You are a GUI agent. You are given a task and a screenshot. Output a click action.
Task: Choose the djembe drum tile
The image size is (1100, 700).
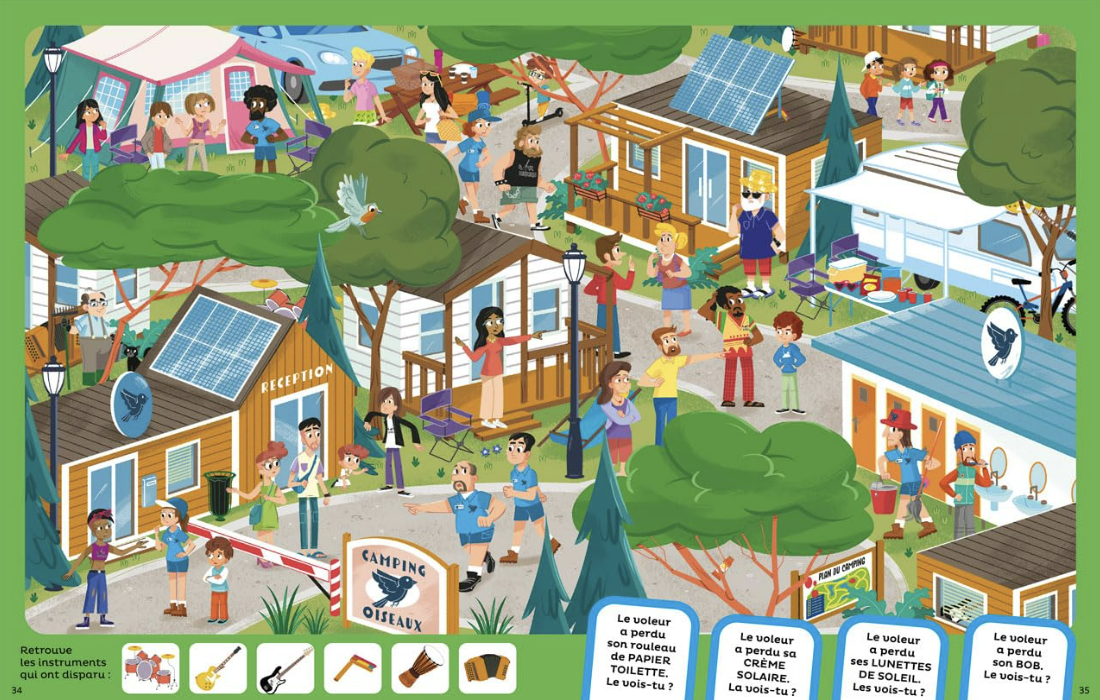(420, 668)
